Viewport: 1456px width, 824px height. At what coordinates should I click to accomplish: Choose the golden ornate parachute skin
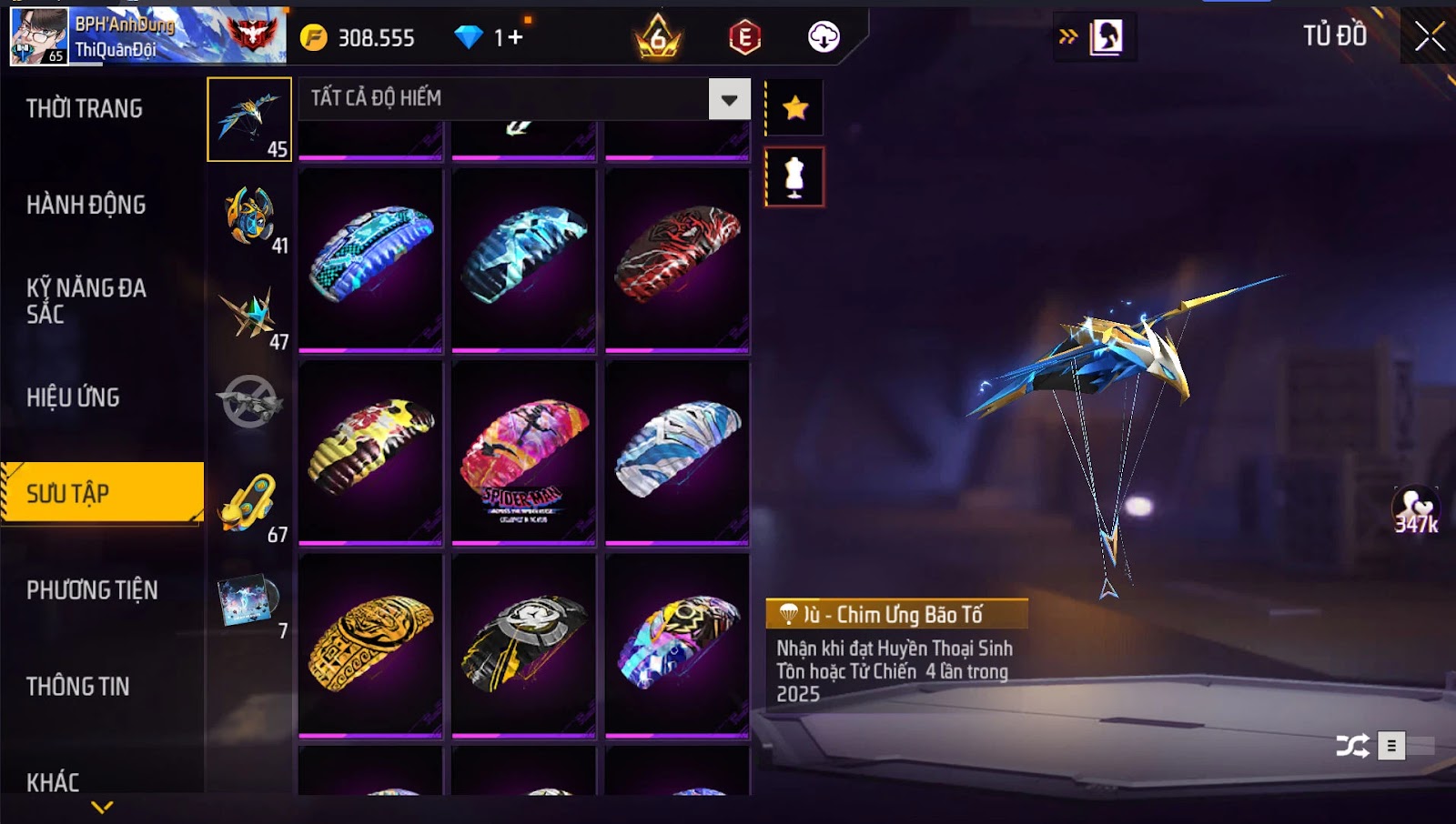370,644
